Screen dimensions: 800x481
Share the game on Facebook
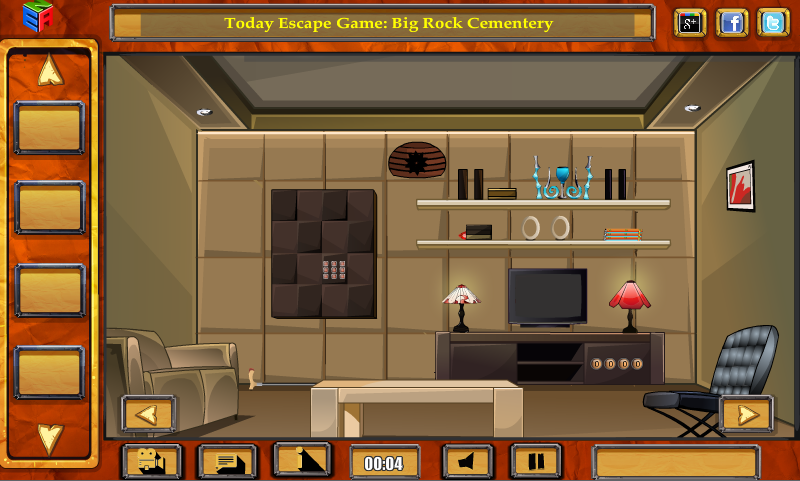pos(732,22)
